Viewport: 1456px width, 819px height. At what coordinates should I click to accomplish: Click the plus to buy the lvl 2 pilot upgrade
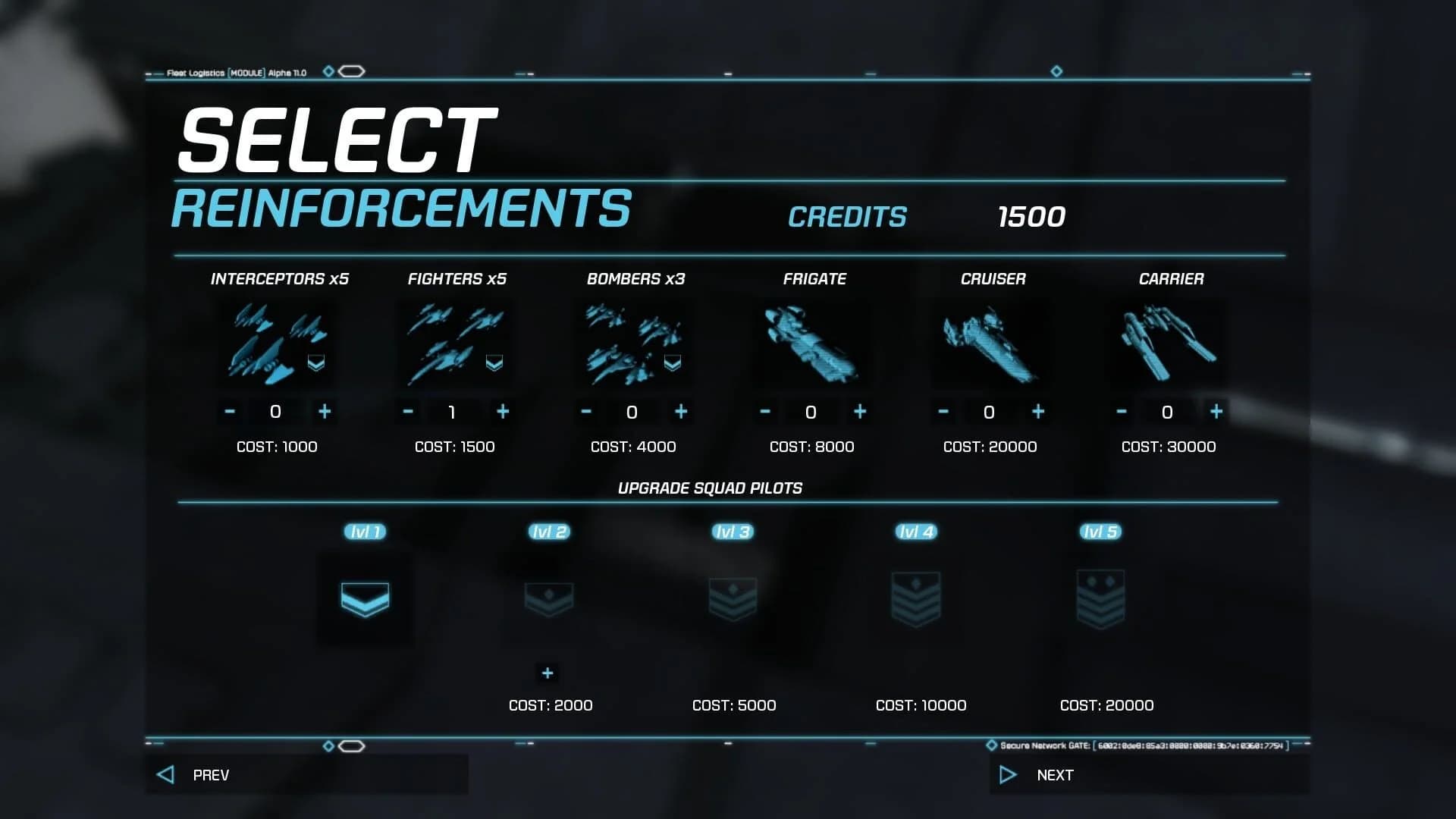click(x=548, y=673)
